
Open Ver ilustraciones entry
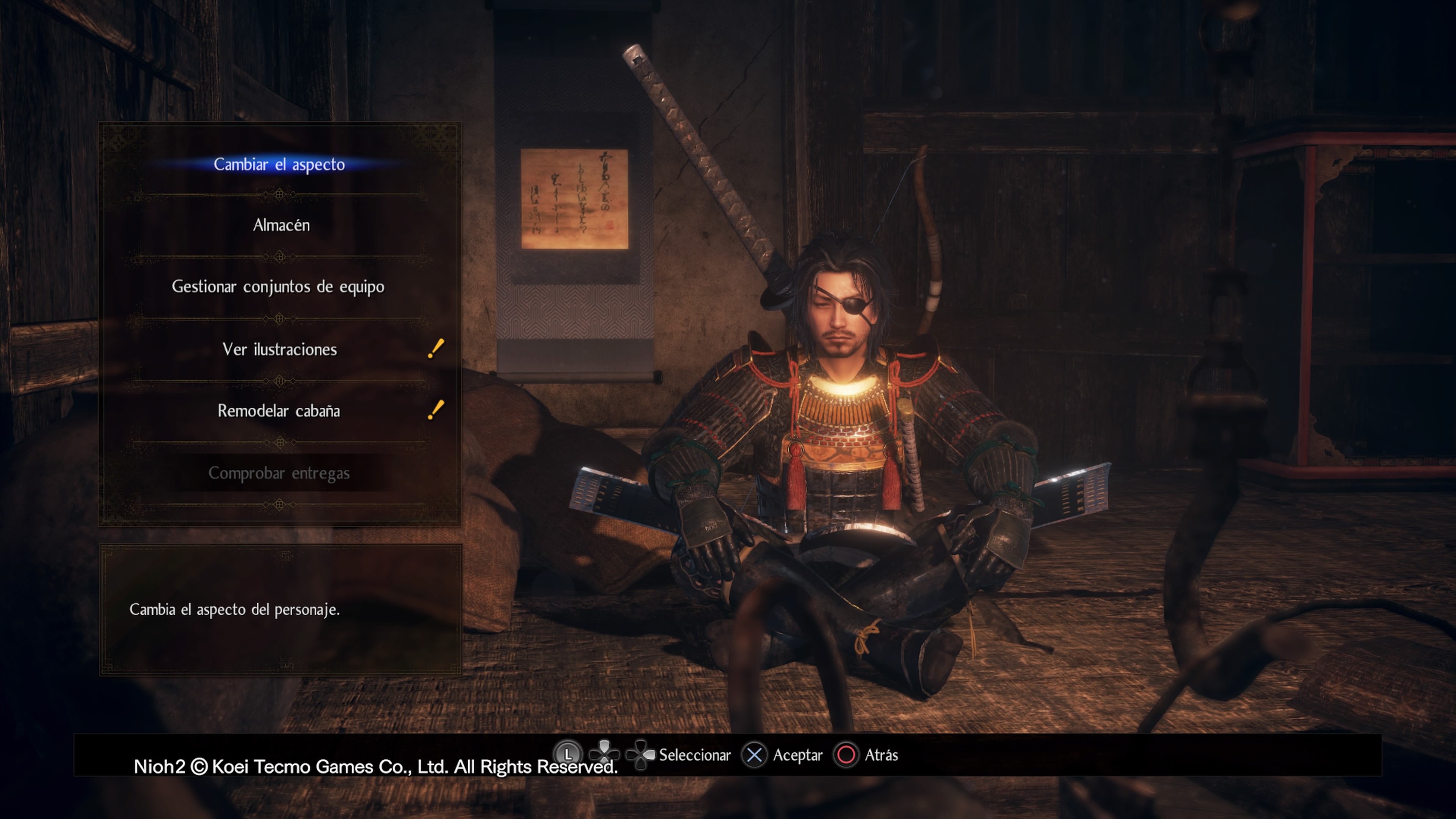click(x=279, y=349)
